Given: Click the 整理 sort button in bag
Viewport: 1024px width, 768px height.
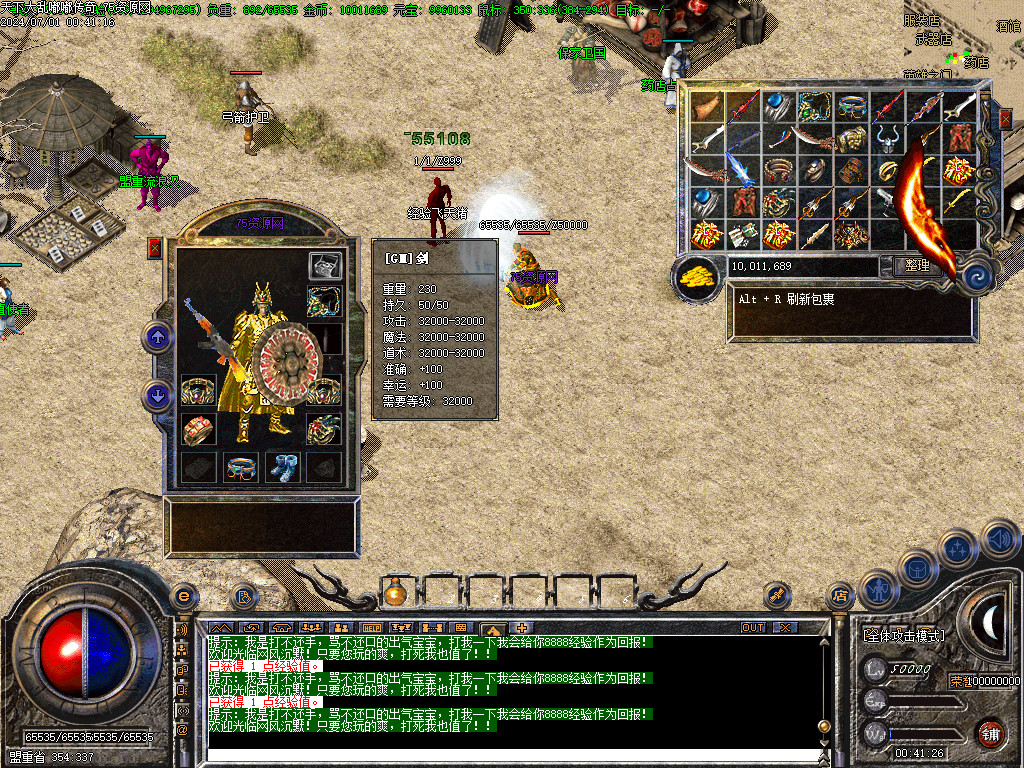Looking at the screenshot, I should [x=916, y=265].
